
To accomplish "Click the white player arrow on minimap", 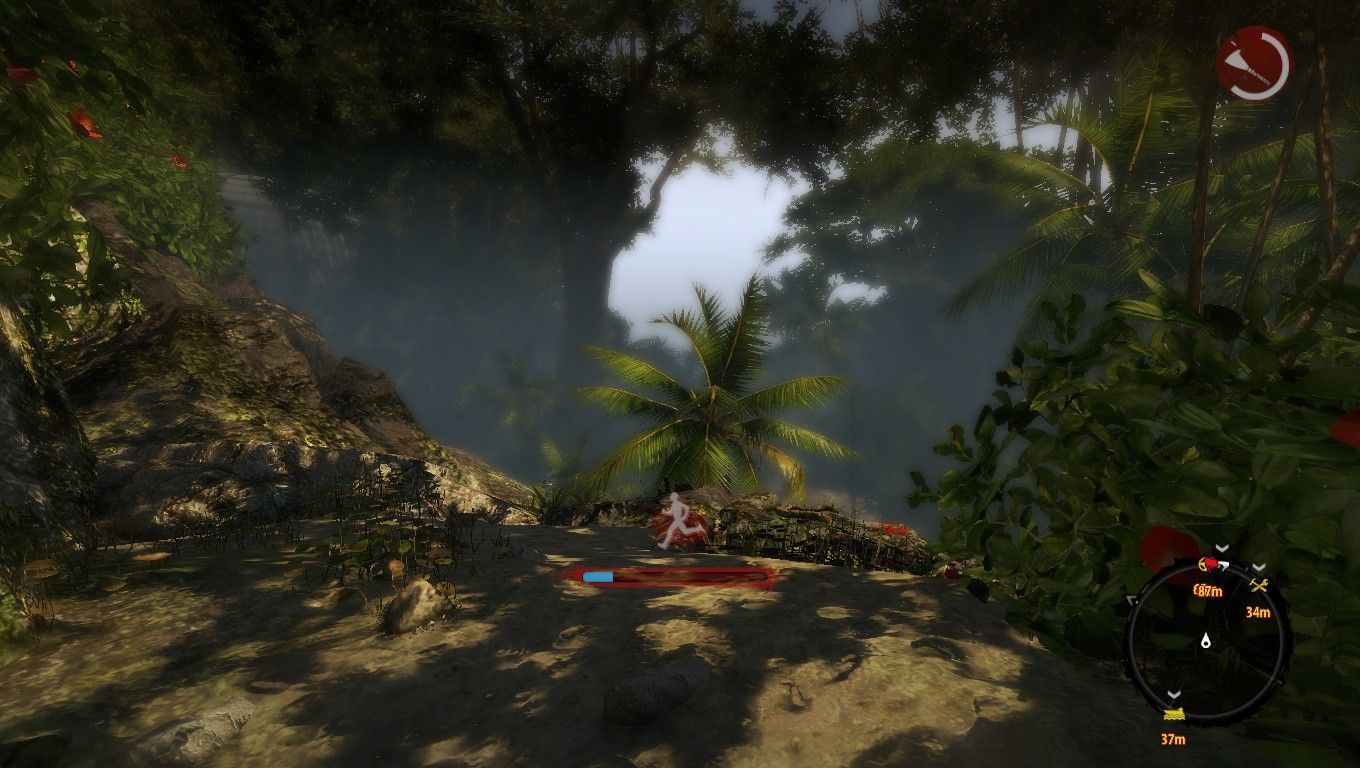I will pos(1206,641).
